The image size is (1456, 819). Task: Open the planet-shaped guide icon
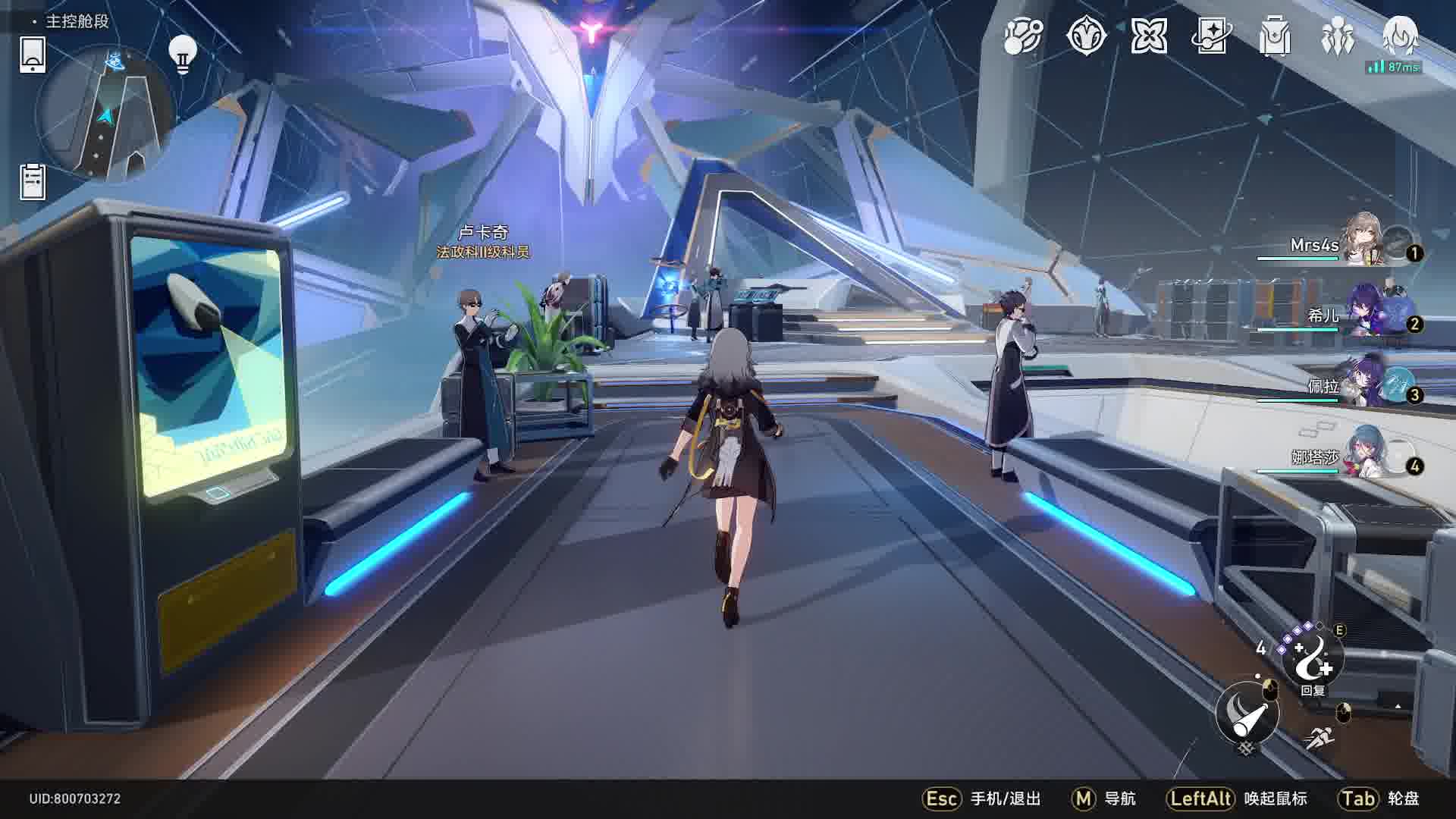(1023, 36)
